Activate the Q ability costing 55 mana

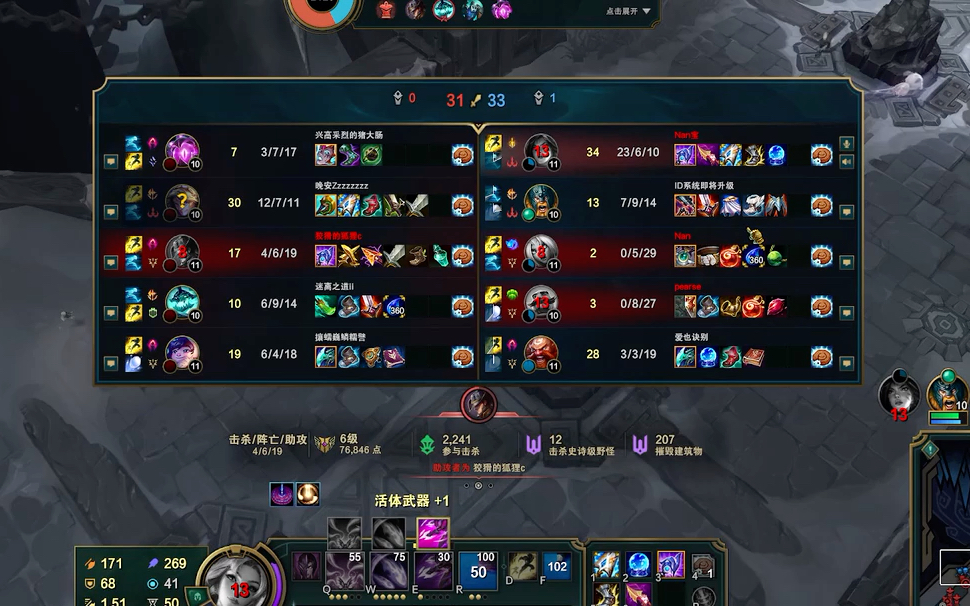pyautogui.click(x=344, y=571)
